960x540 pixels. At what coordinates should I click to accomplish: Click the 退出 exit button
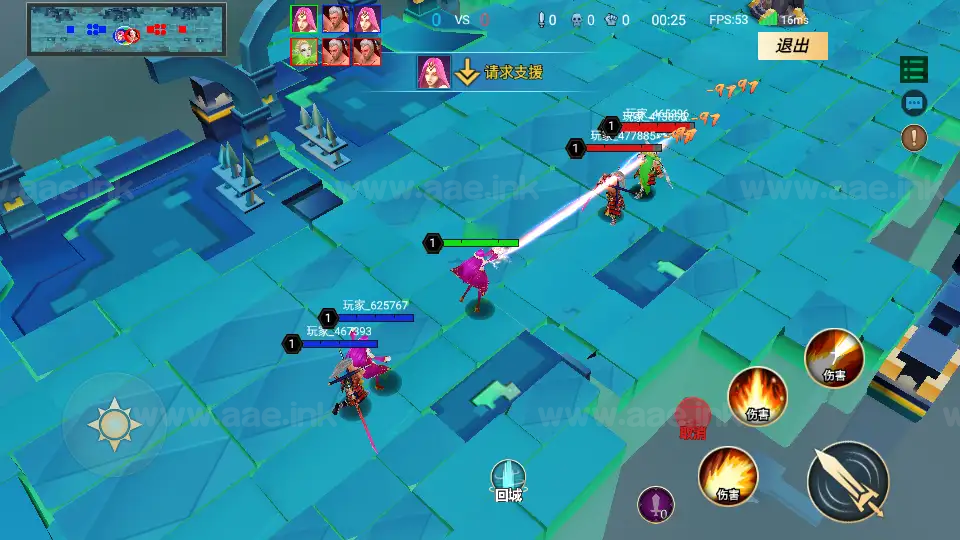[792, 46]
